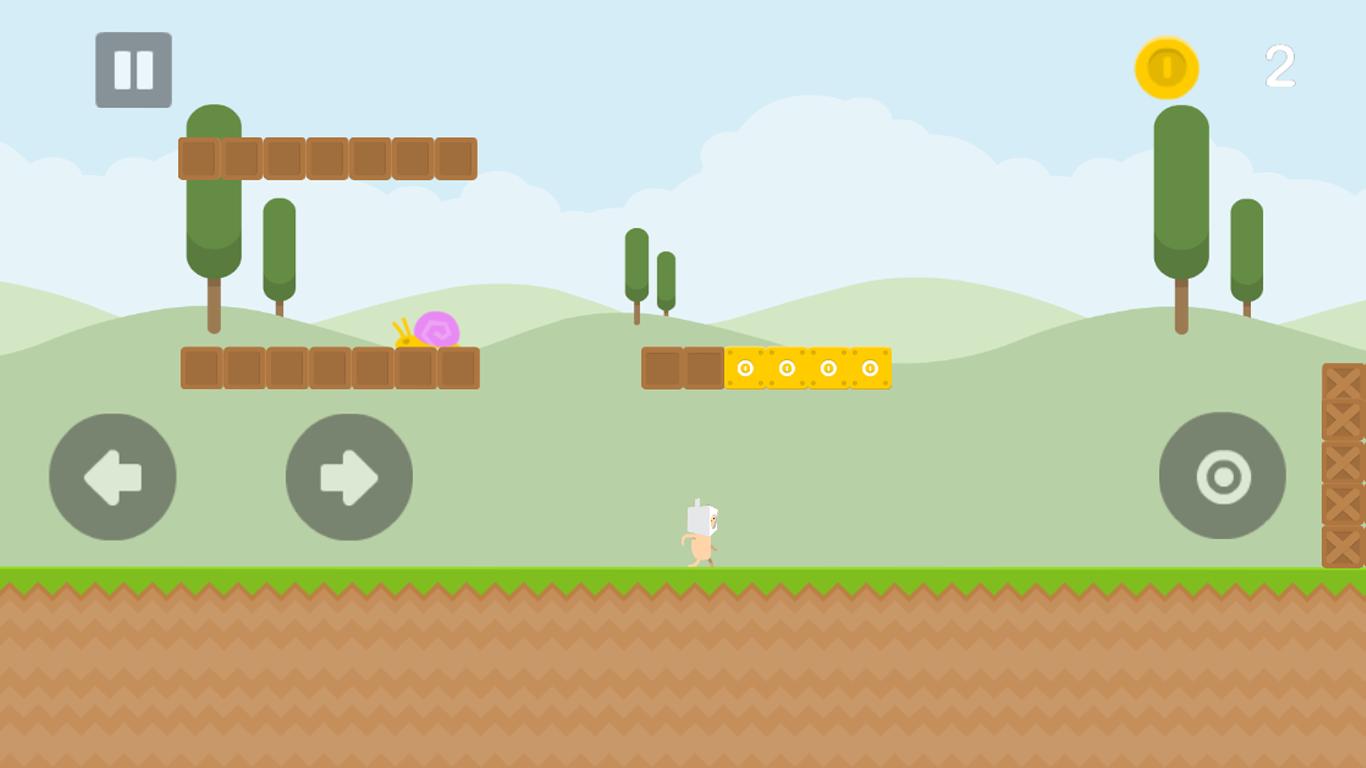The height and width of the screenshot is (768, 1366).
Task: Tap the left arrow move button
Action: 112,477
